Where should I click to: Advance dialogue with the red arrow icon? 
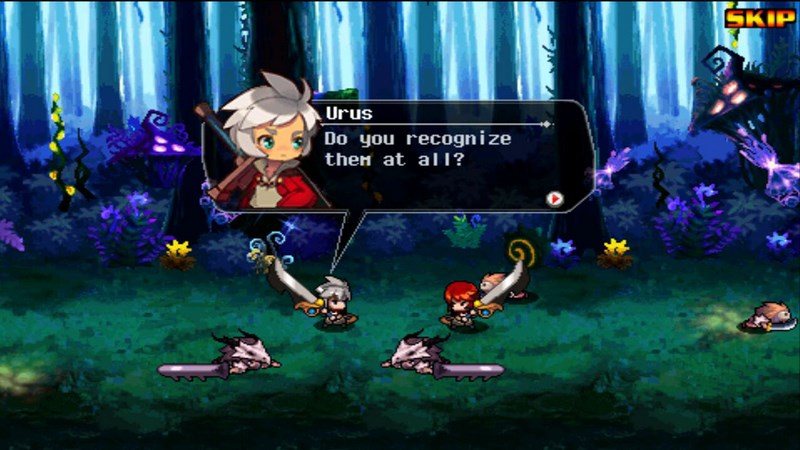(x=553, y=199)
